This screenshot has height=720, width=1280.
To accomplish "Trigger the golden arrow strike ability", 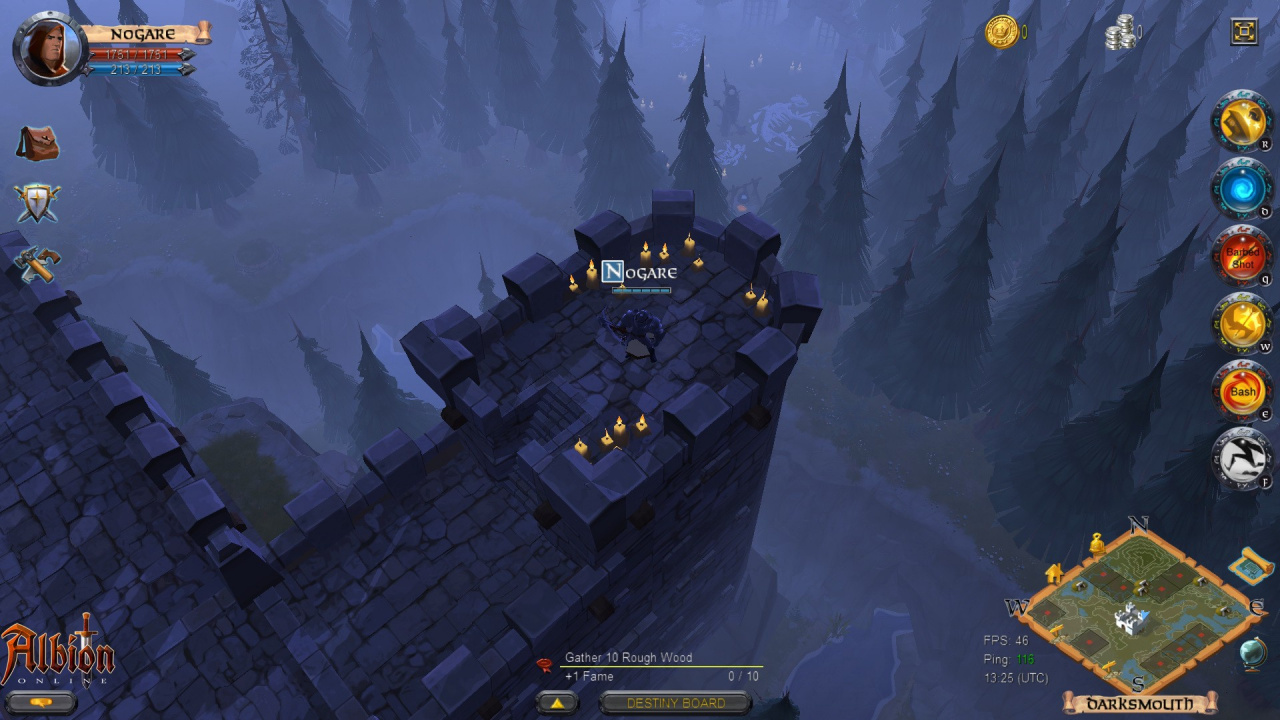I will click(x=1242, y=324).
